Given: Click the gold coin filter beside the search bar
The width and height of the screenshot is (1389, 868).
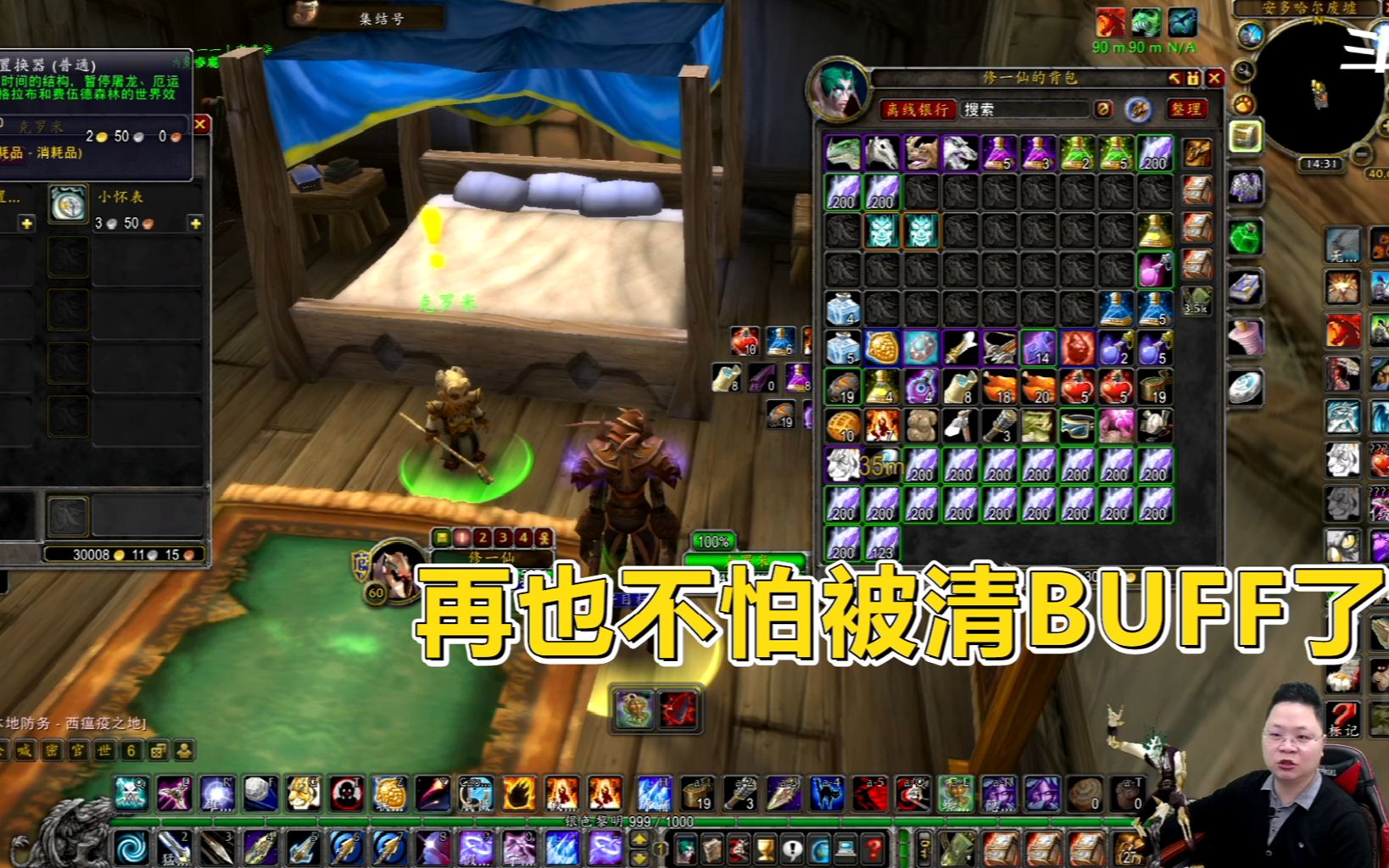Looking at the screenshot, I should click(1104, 109).
